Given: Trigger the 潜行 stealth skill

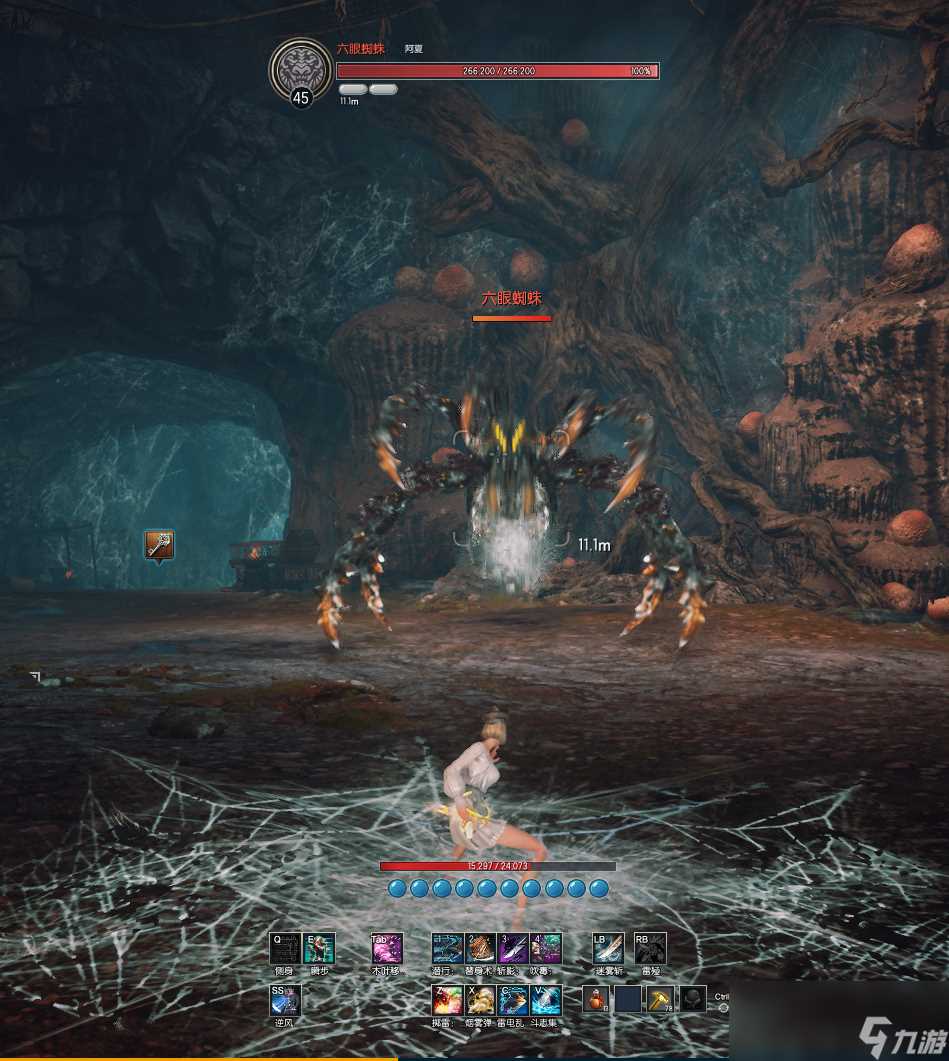Looking at the screenshot, I should [x=447, y=948].
